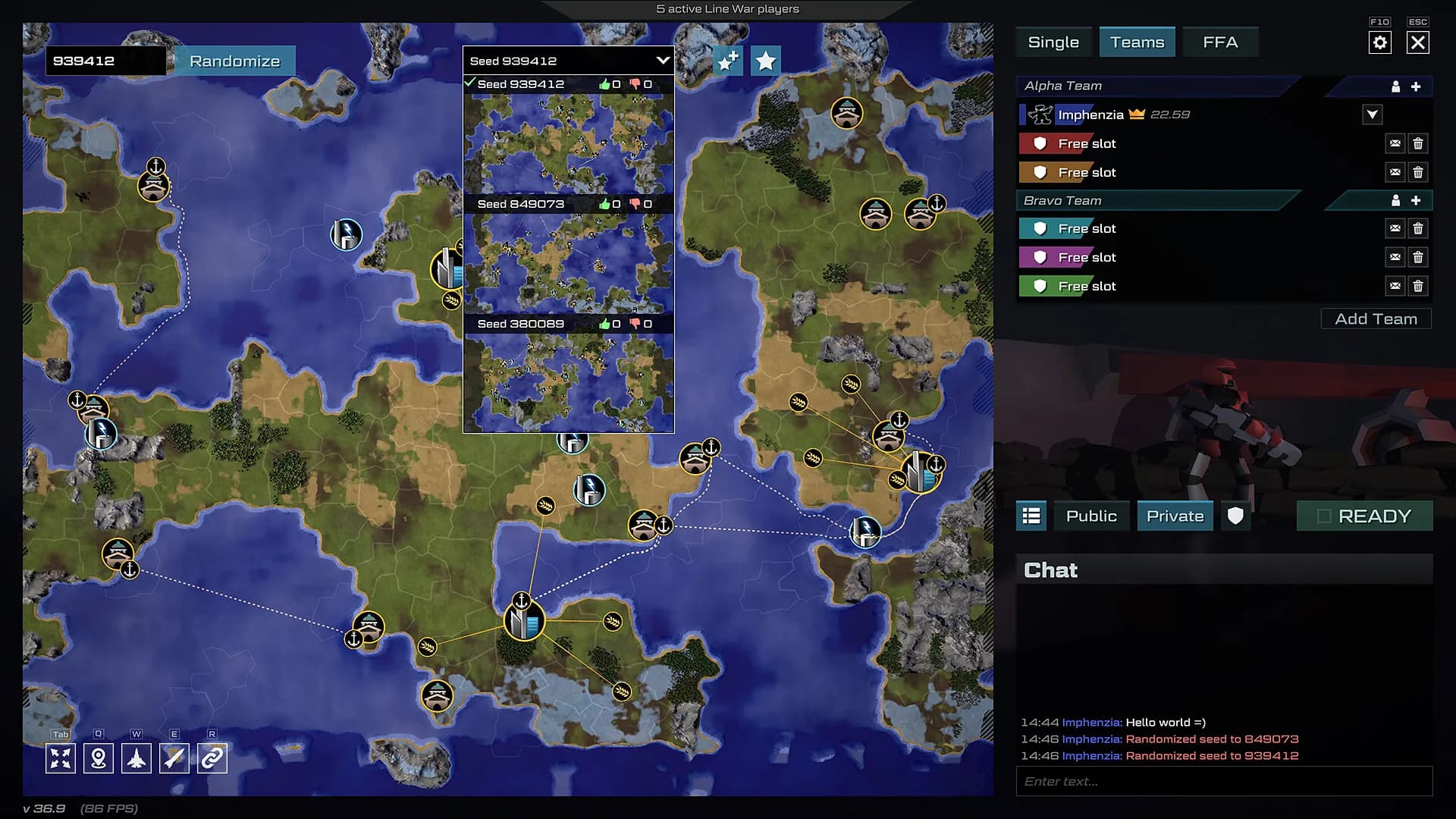Collapse the seed history dropdown
The image size is (1456, 819).
coord(662,61)
